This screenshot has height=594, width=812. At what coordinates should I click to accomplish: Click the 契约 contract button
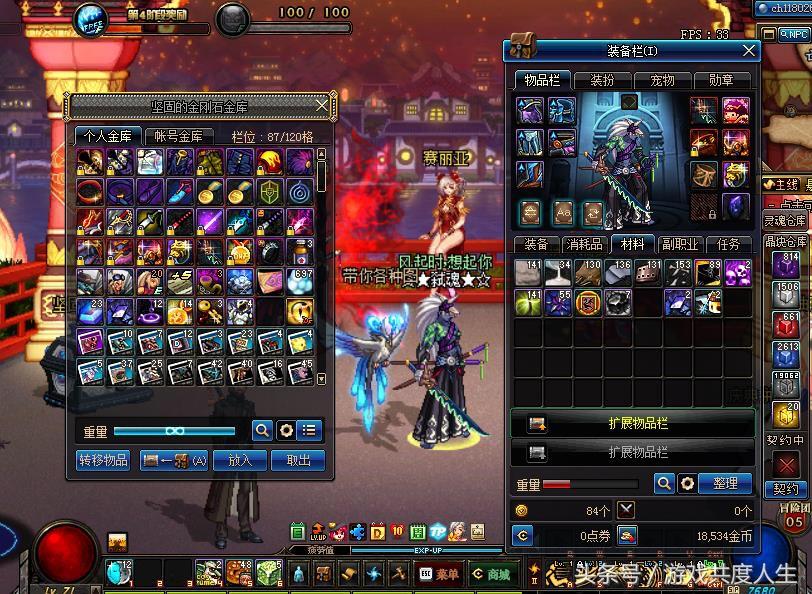click(x=787, y=489)
